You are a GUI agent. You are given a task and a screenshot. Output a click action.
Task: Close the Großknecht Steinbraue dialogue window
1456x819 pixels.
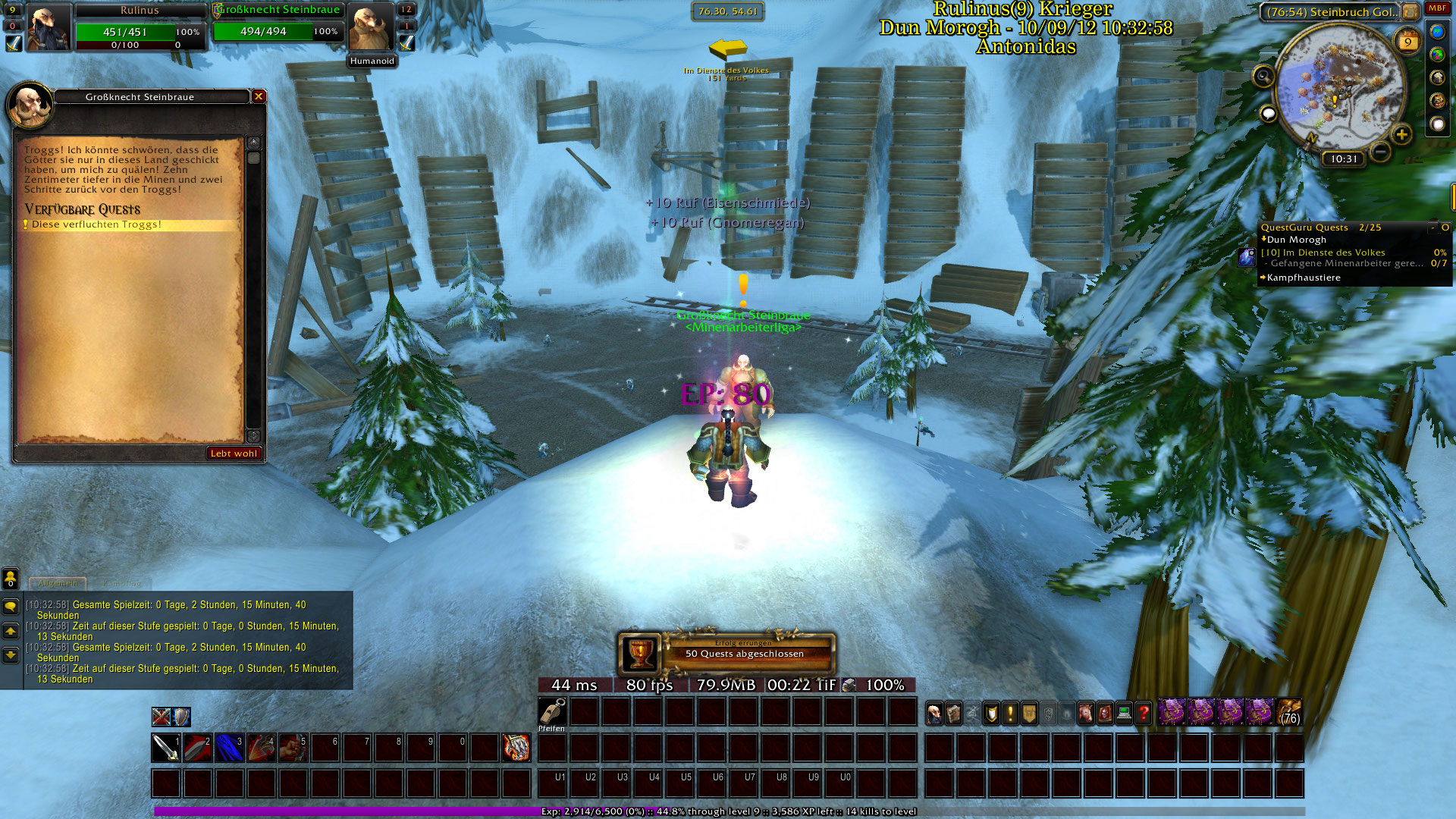pyautogui.click(x=259, y=96)
